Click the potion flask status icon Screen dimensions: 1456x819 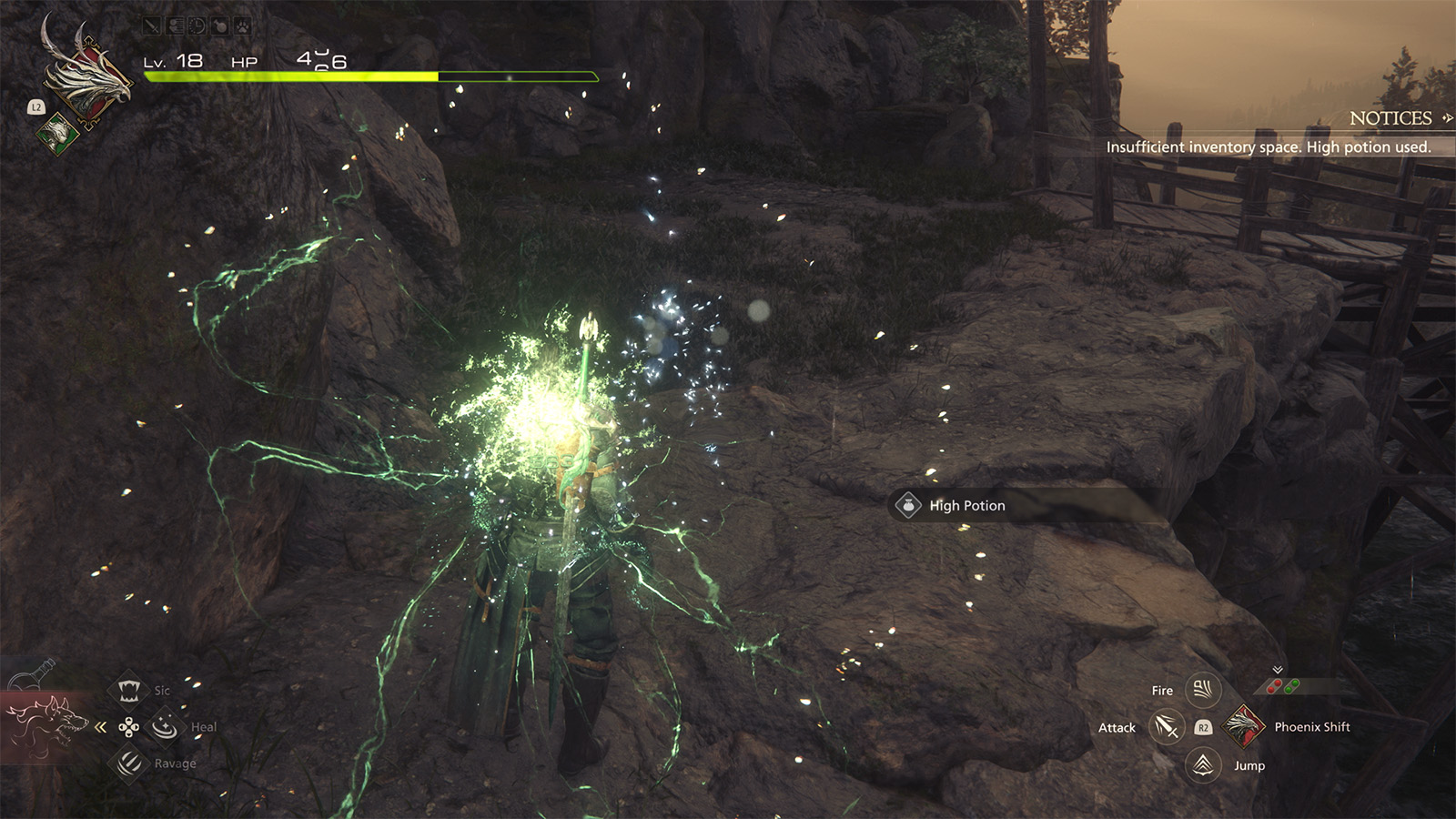220,26
